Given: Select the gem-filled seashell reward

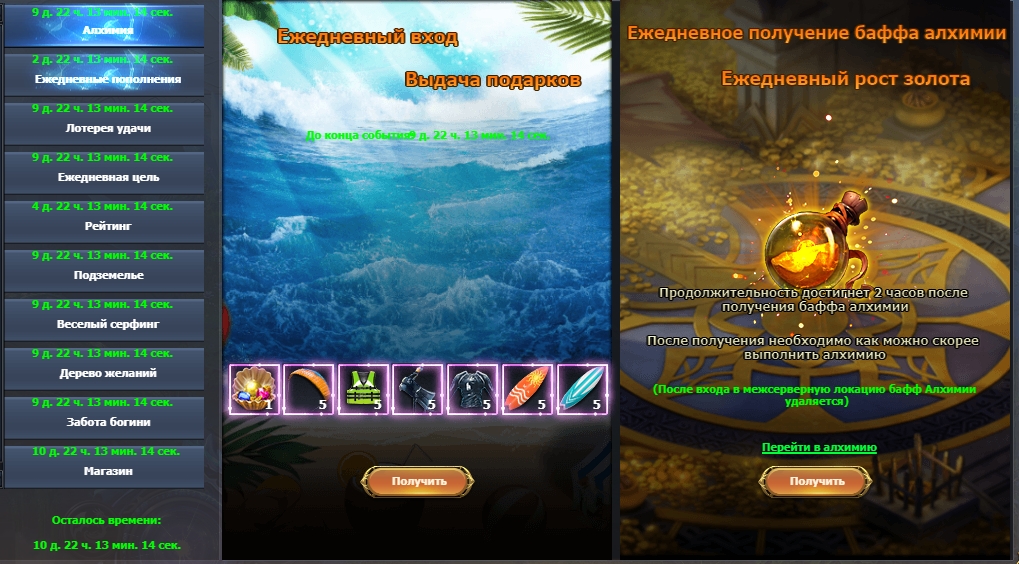Looking at the screenshot, I should [254, 389].
